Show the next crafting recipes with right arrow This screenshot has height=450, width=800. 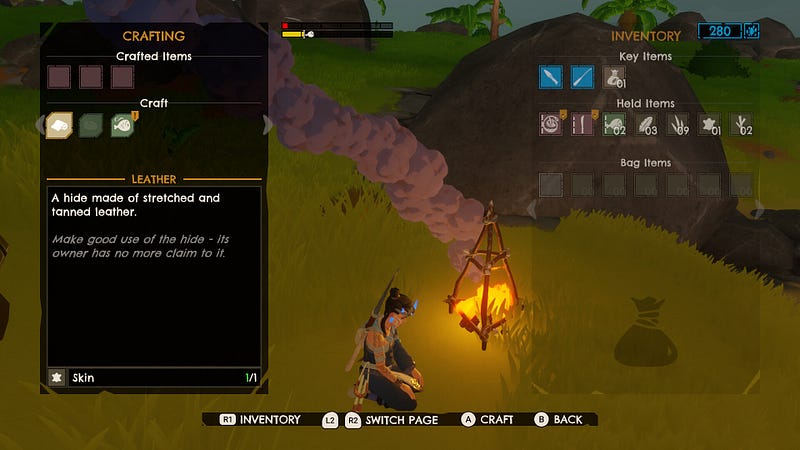[x=267, y=125]
